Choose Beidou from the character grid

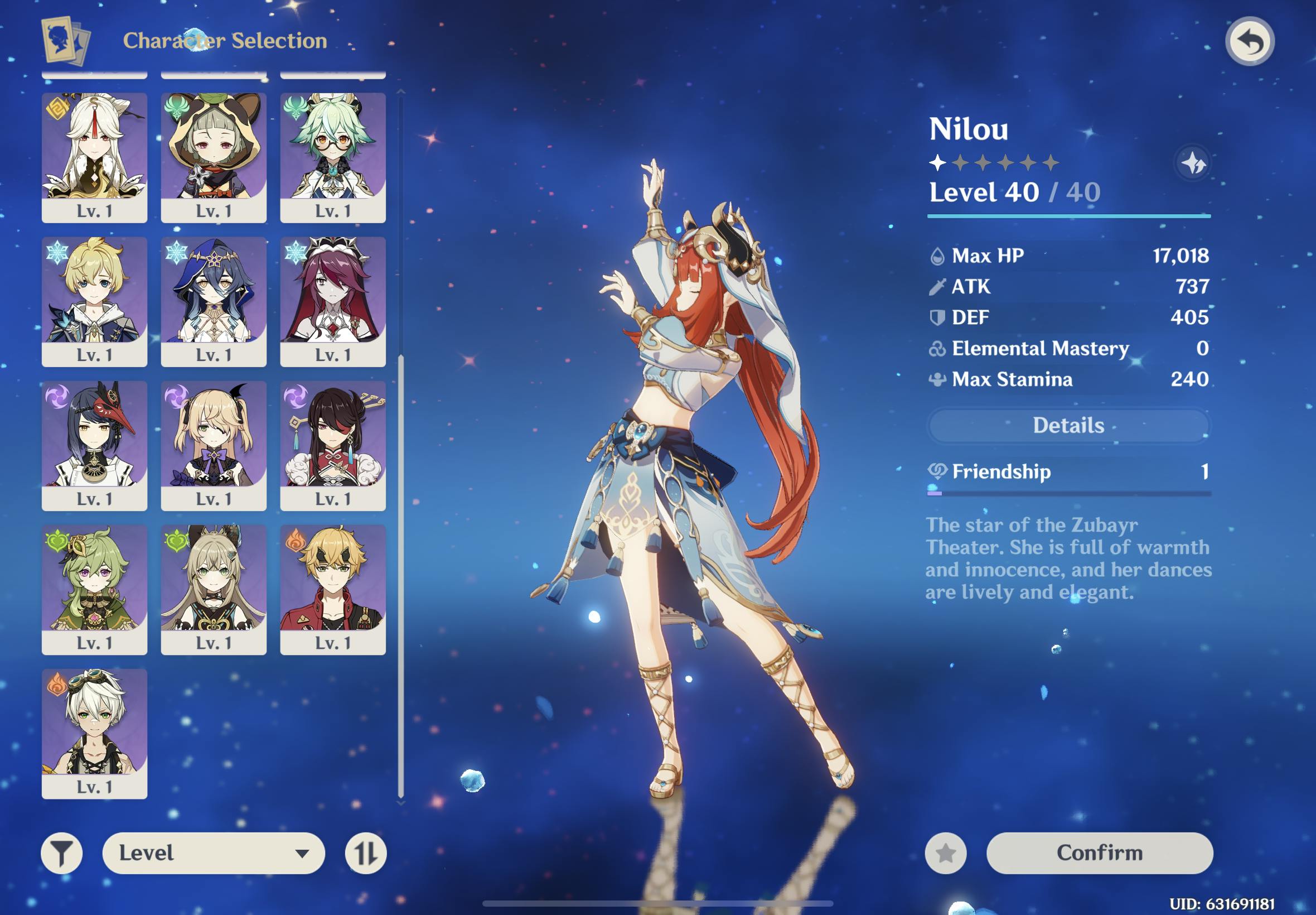(x=333, y=445)
